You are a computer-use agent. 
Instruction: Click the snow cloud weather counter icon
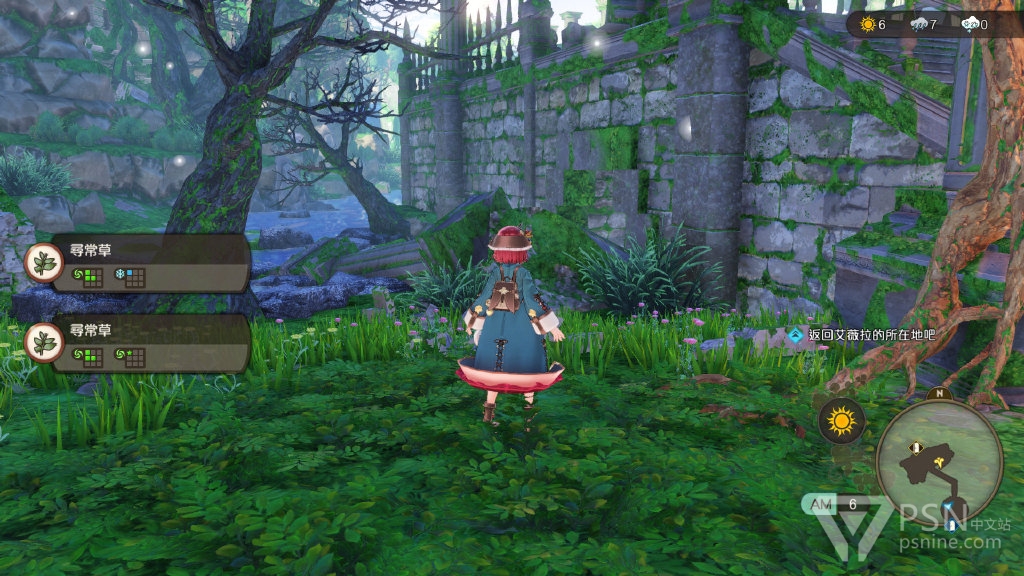tap(967, 24)
